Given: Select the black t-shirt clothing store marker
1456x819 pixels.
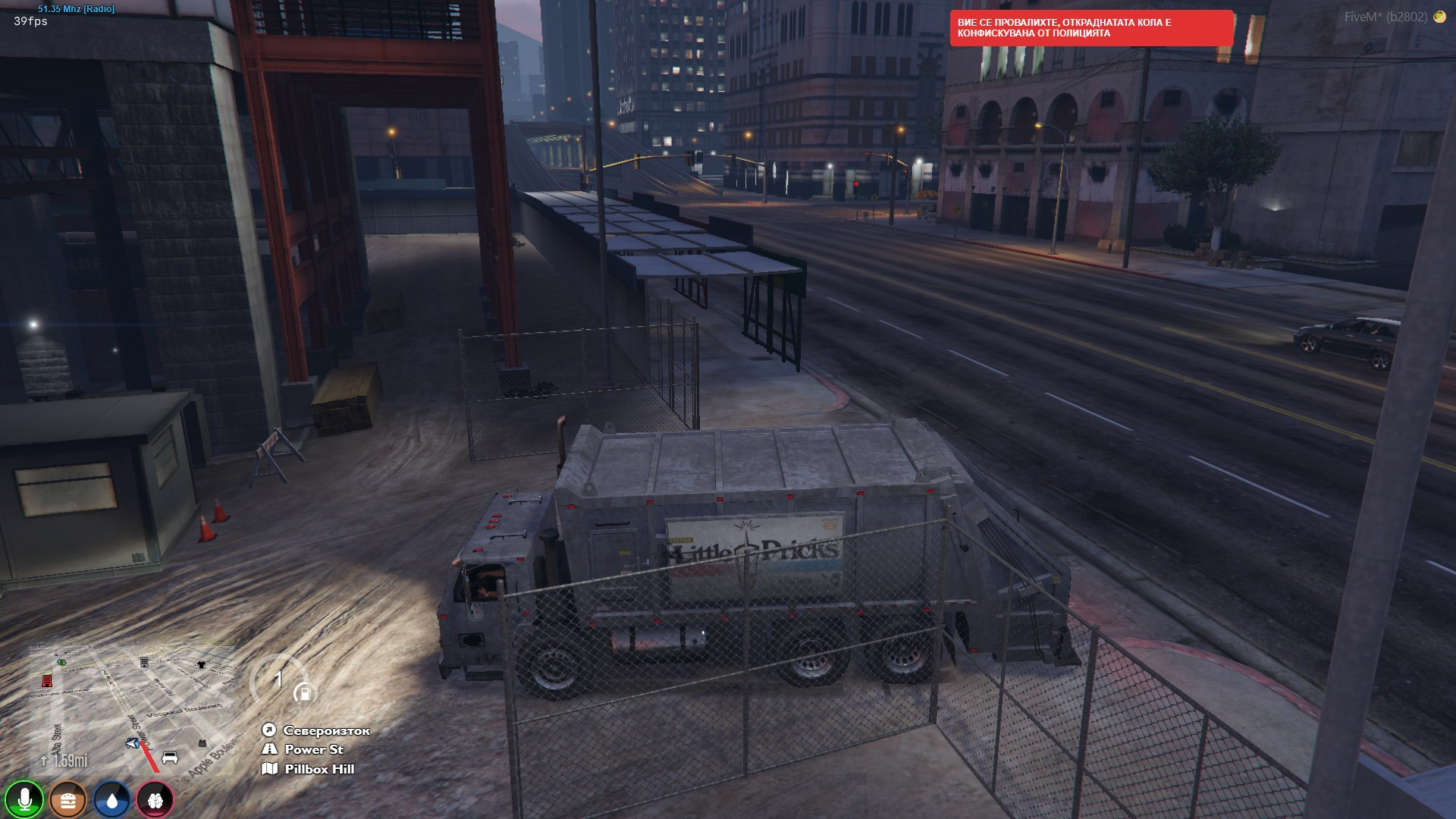Looking at the screenshot, I should tap(201, 664).
